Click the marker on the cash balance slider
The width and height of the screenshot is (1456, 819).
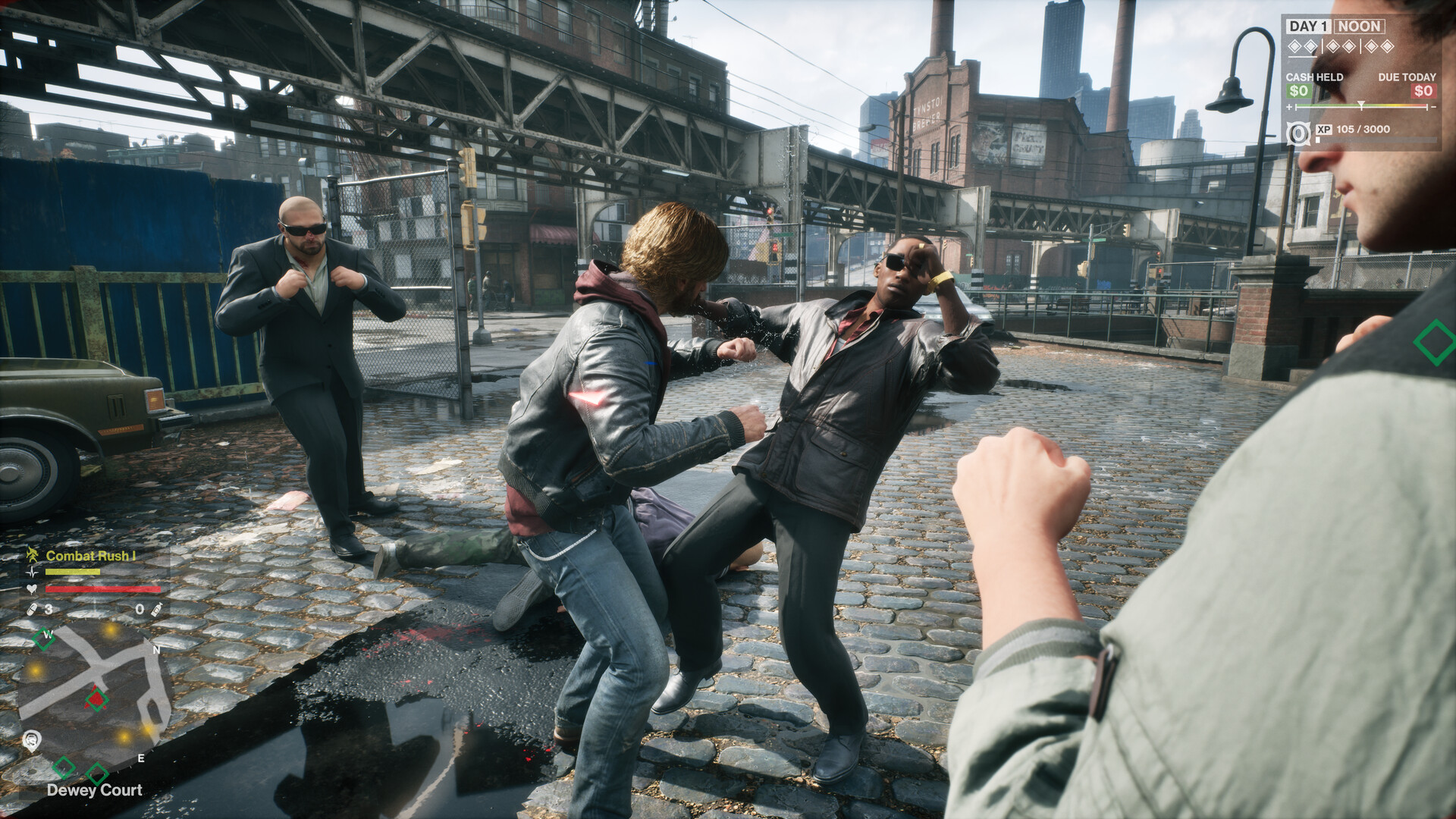click(x=1361, y=105)
